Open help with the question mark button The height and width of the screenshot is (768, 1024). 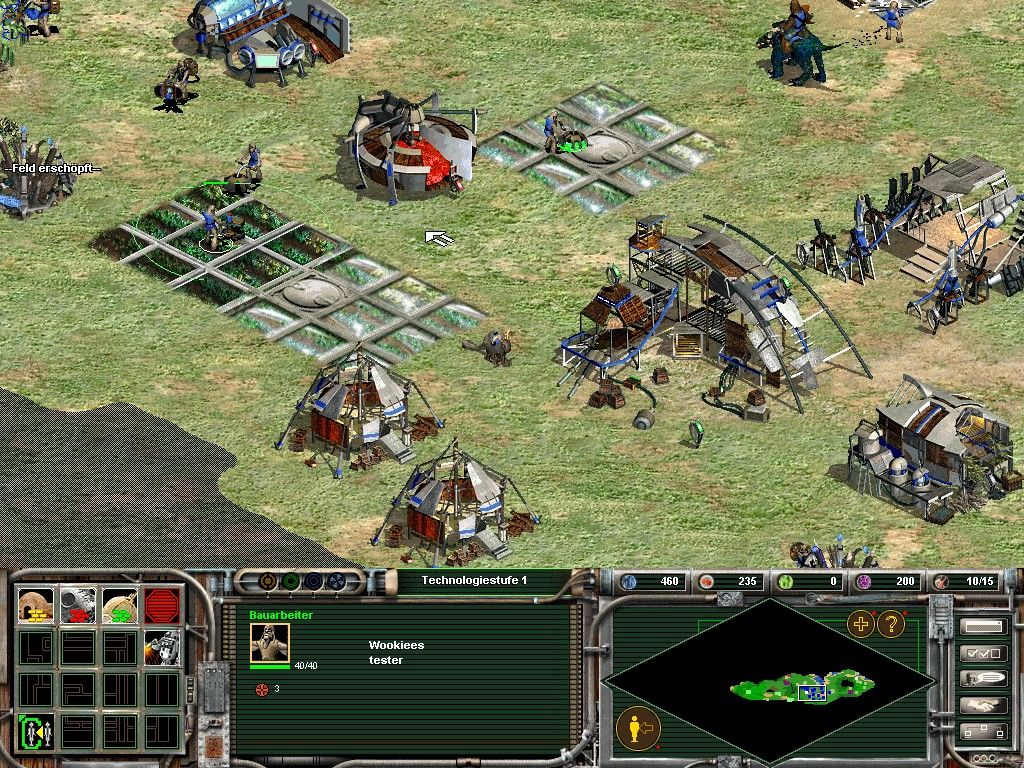pyautogui.click(x=890, y=625)
